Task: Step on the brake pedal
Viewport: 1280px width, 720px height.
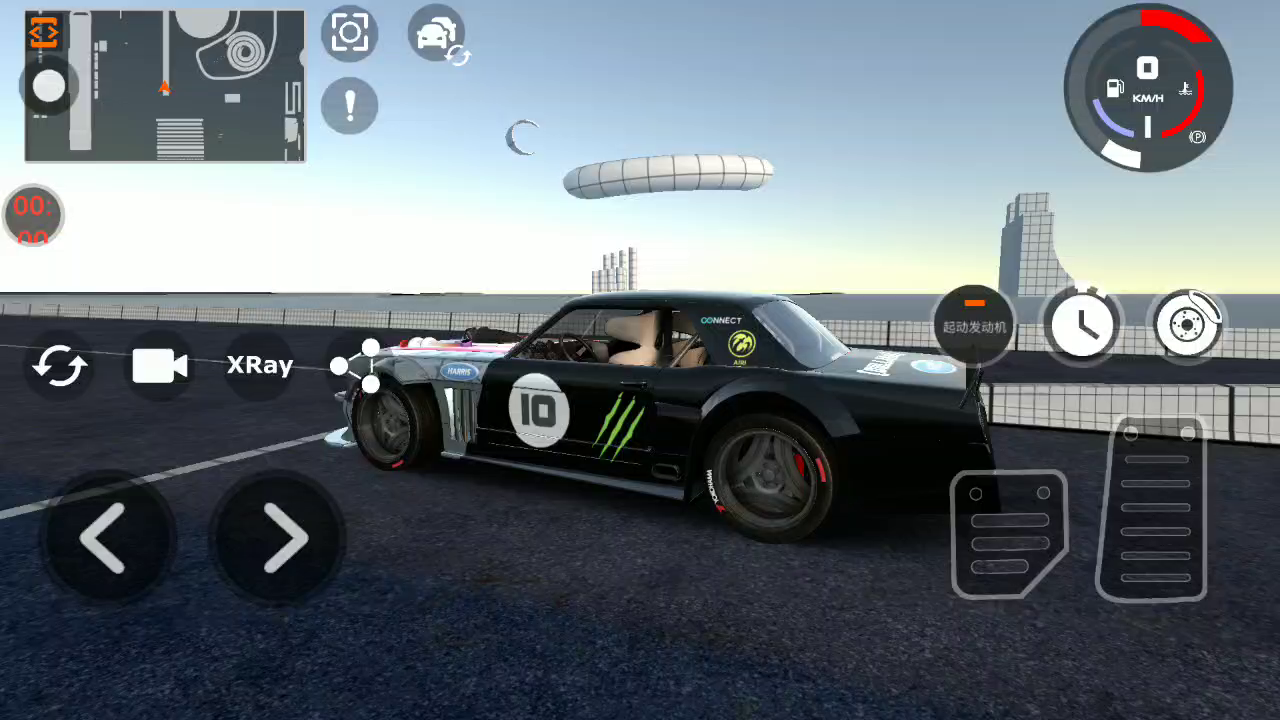Action: 1008,533
